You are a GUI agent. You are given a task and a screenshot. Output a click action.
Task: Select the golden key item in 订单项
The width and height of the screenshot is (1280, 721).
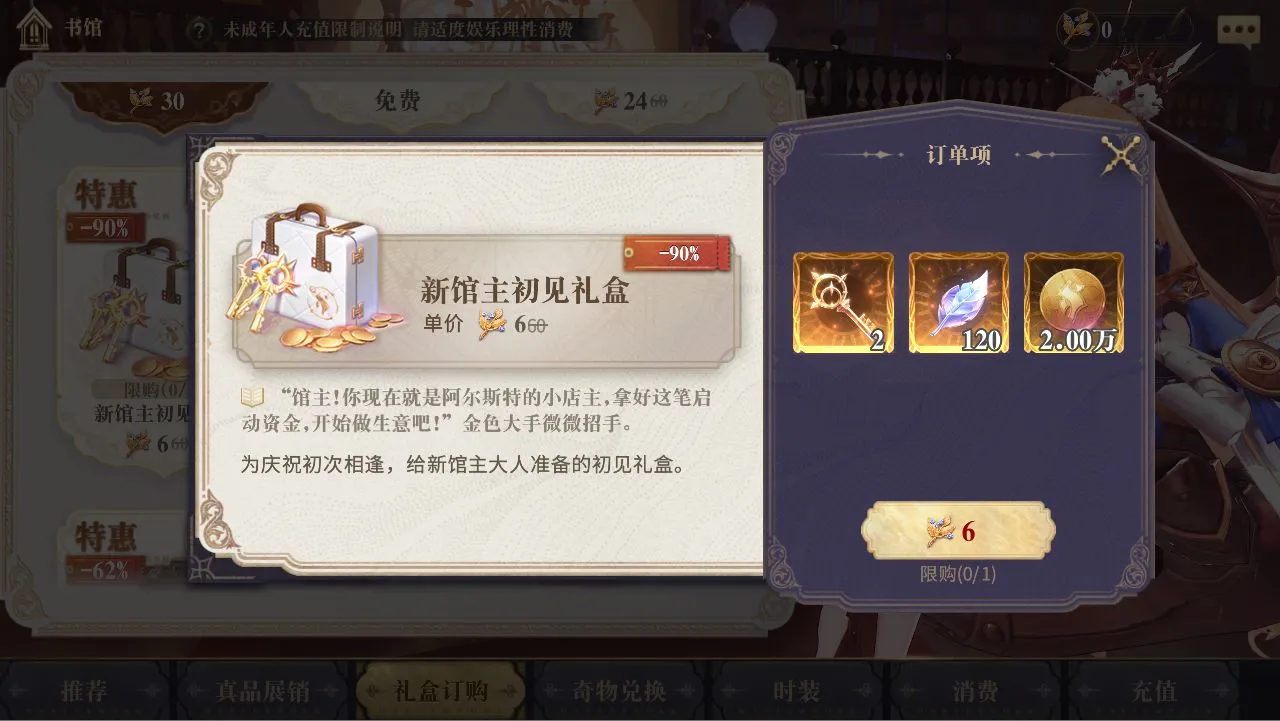point(842,303)
